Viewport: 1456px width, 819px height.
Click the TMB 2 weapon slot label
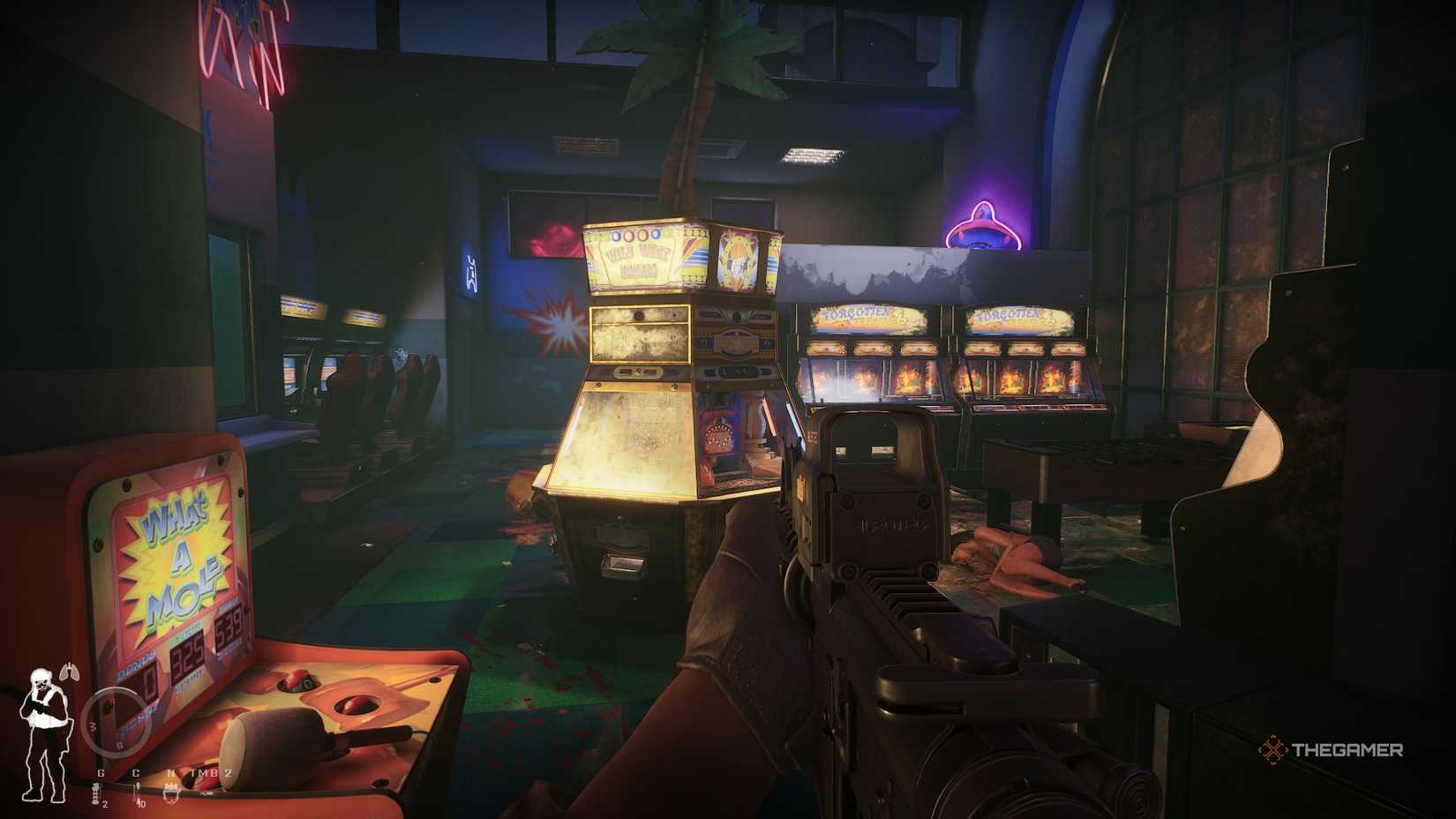[x=210, y=772]
